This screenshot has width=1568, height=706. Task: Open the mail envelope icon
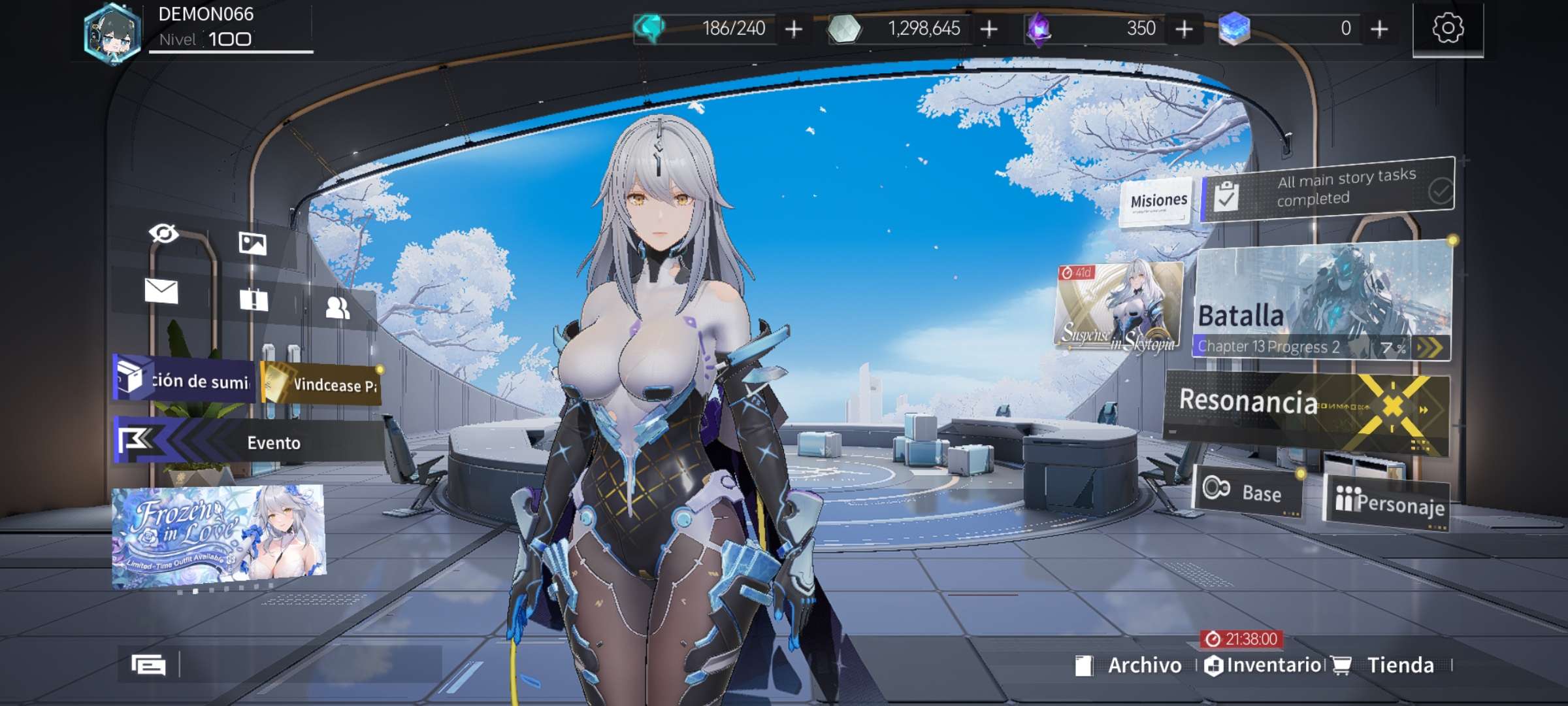(161, 292)
